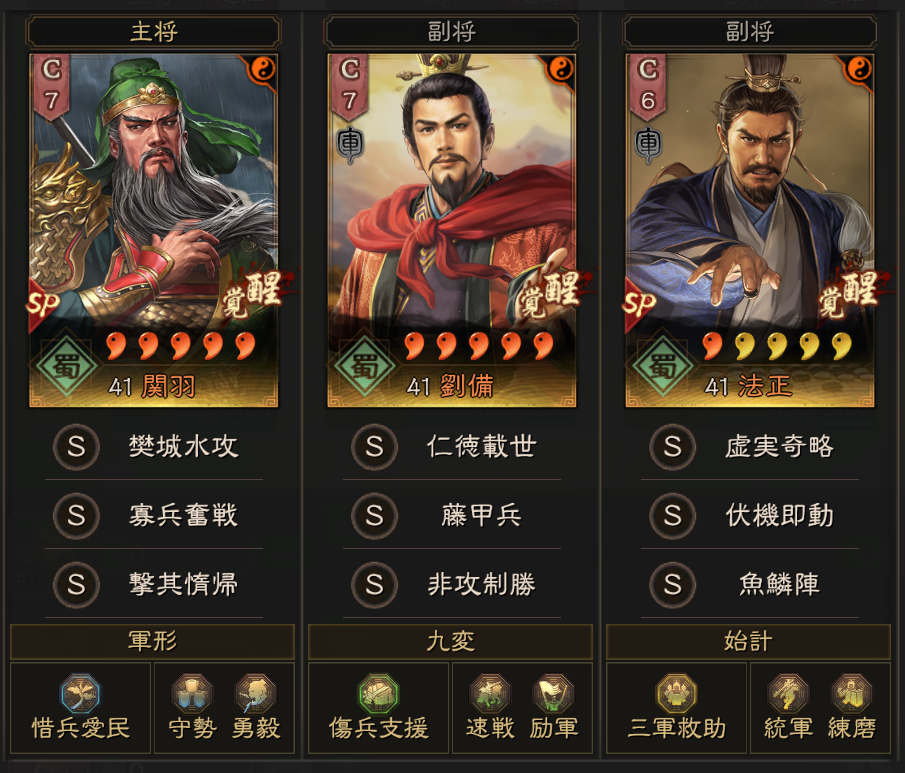Click the 惜兵愛民 trait icon
The image size is (905, 773).
pyautogui.click(x=80, y=694)
